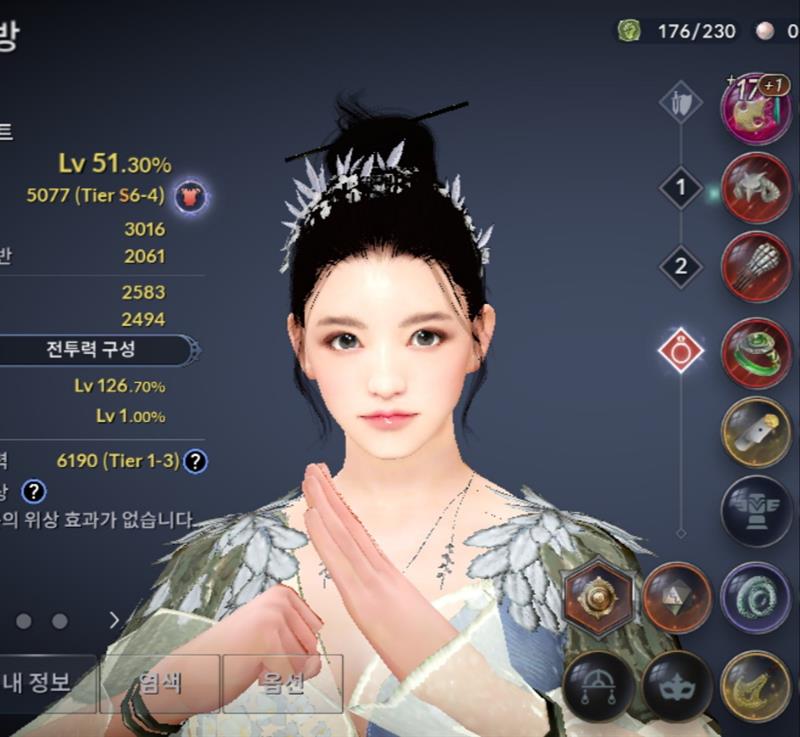Show help for the 6190 Tier 1-3 stat

196,461
